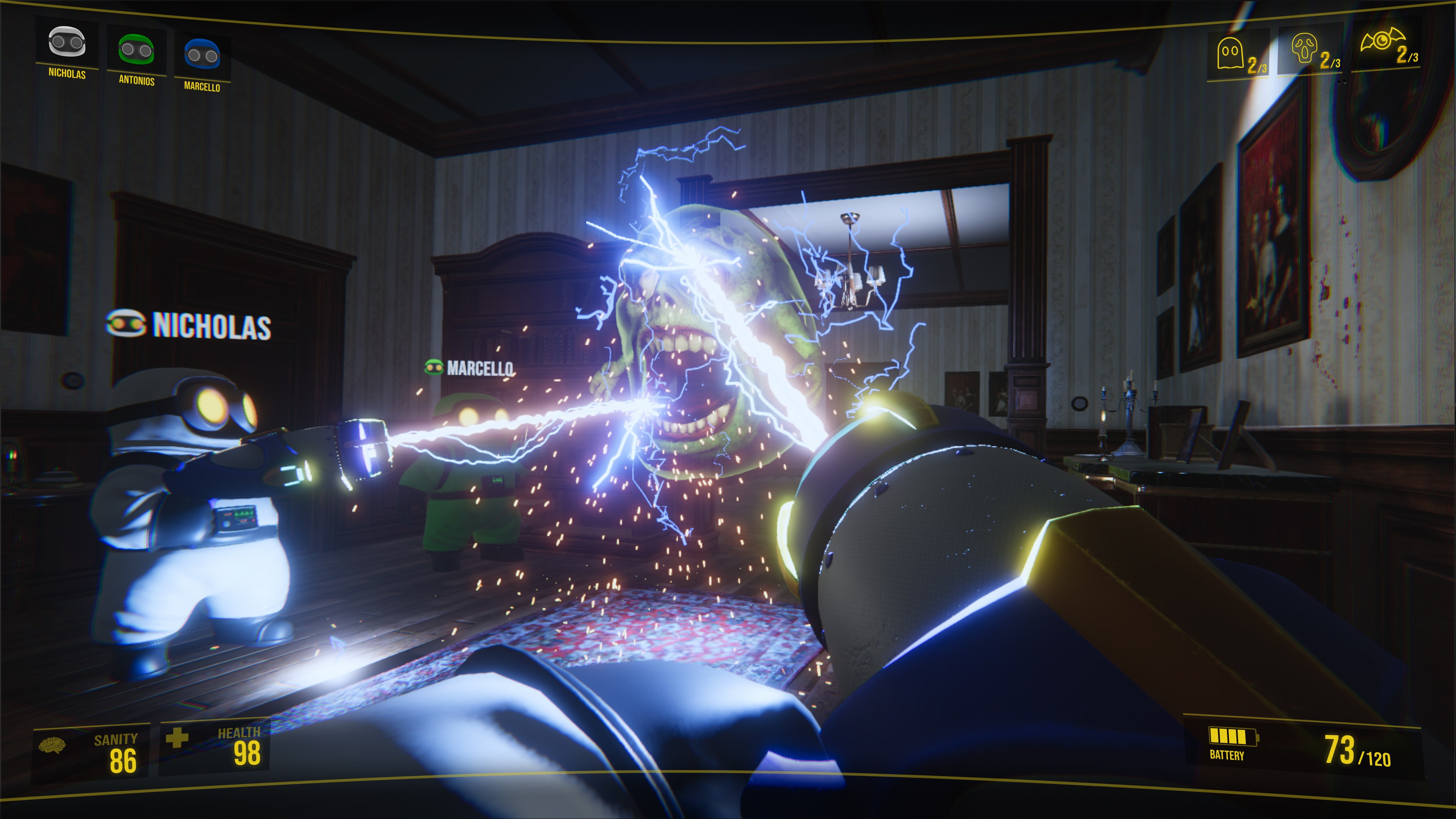Select Marcello's blue helmet portrait icon
The image size is (1456, 819).
click(x=203, y=54)
